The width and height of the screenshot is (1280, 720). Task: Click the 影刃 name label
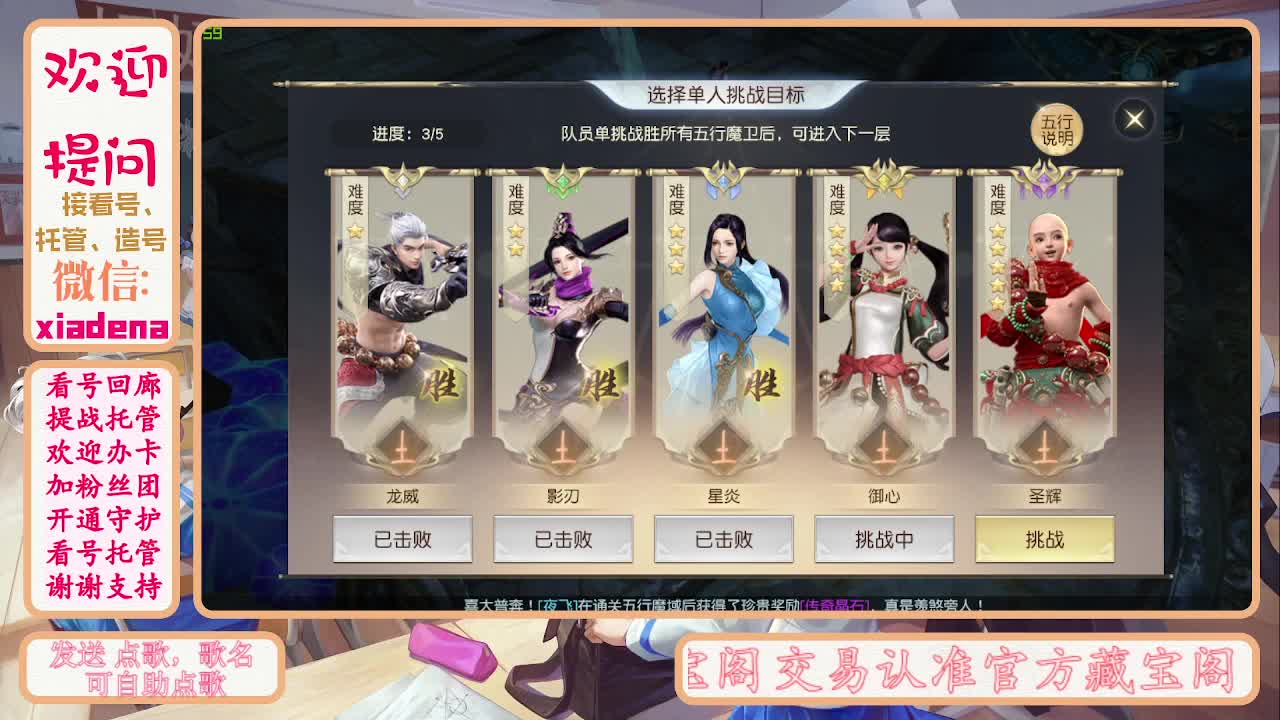564,496
